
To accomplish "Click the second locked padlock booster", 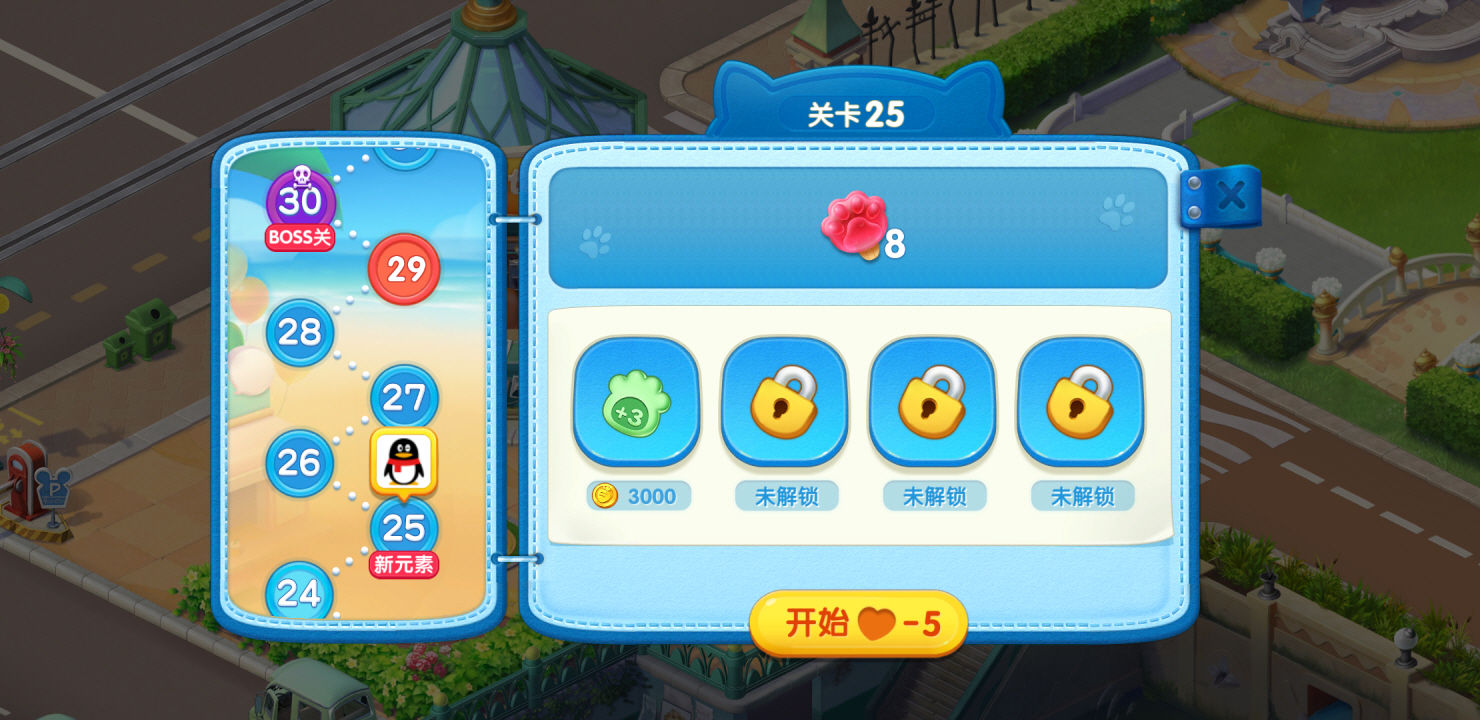I will point(932,403).
